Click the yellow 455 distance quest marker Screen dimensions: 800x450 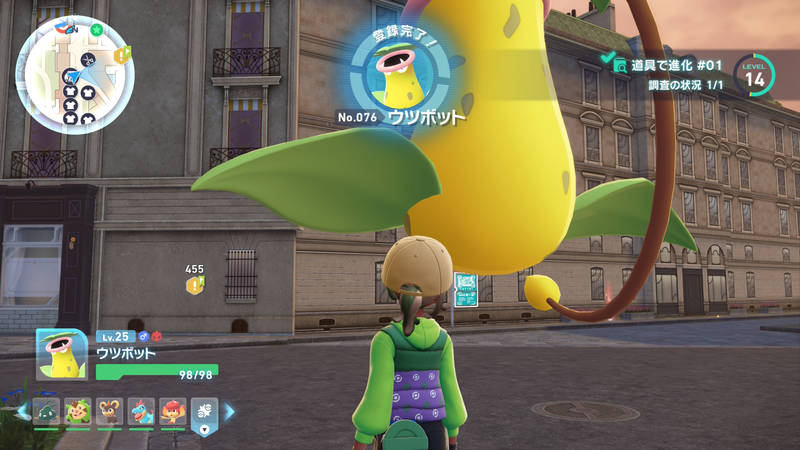(x=194, y=286)
